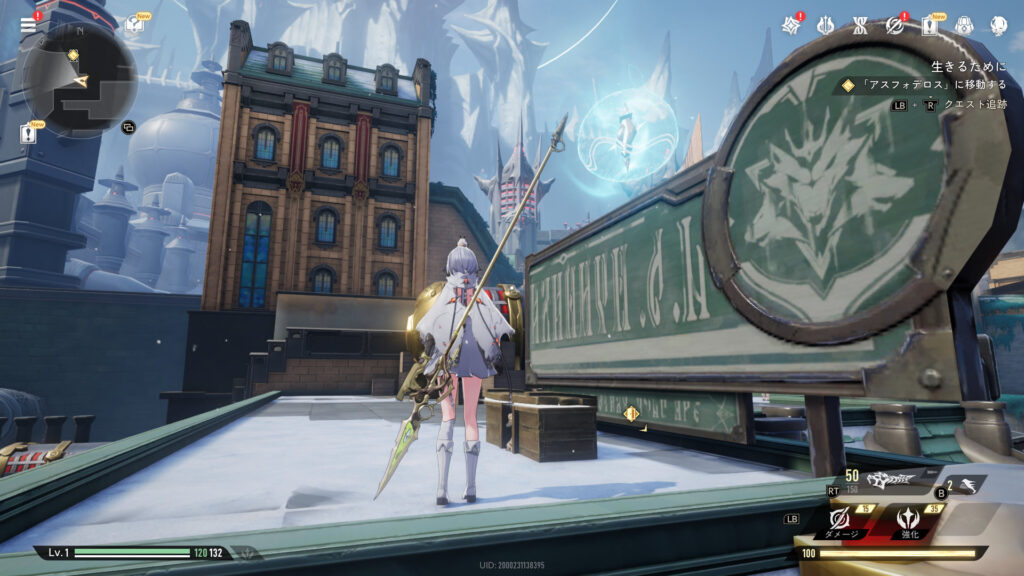This screenshot has width=1024, height=576.
Task: Open the exclamation notice icon below the minimap
Action: pyautogui.click(x=29, y=131)
